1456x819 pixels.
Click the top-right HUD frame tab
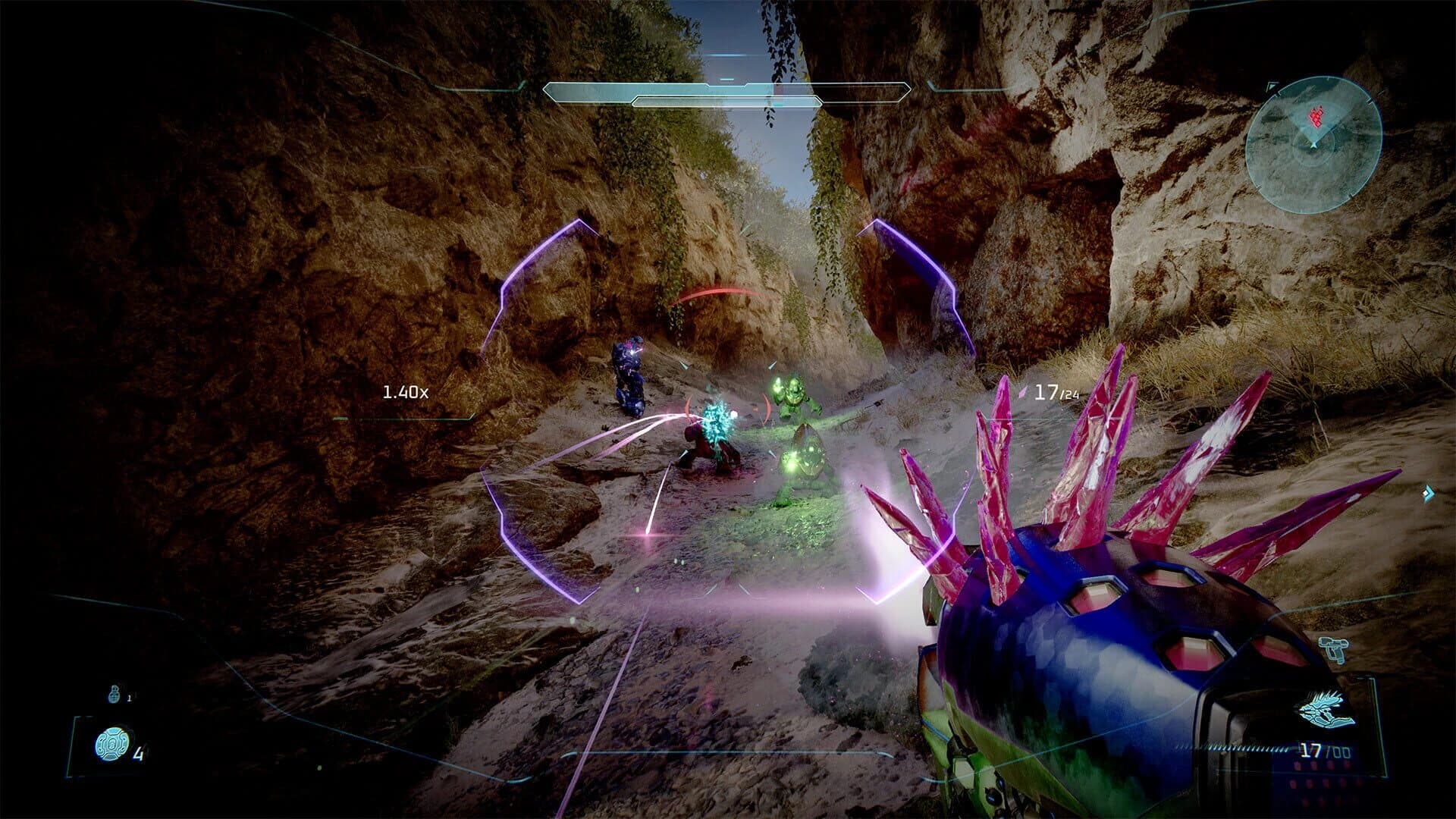coord(1272,86)
